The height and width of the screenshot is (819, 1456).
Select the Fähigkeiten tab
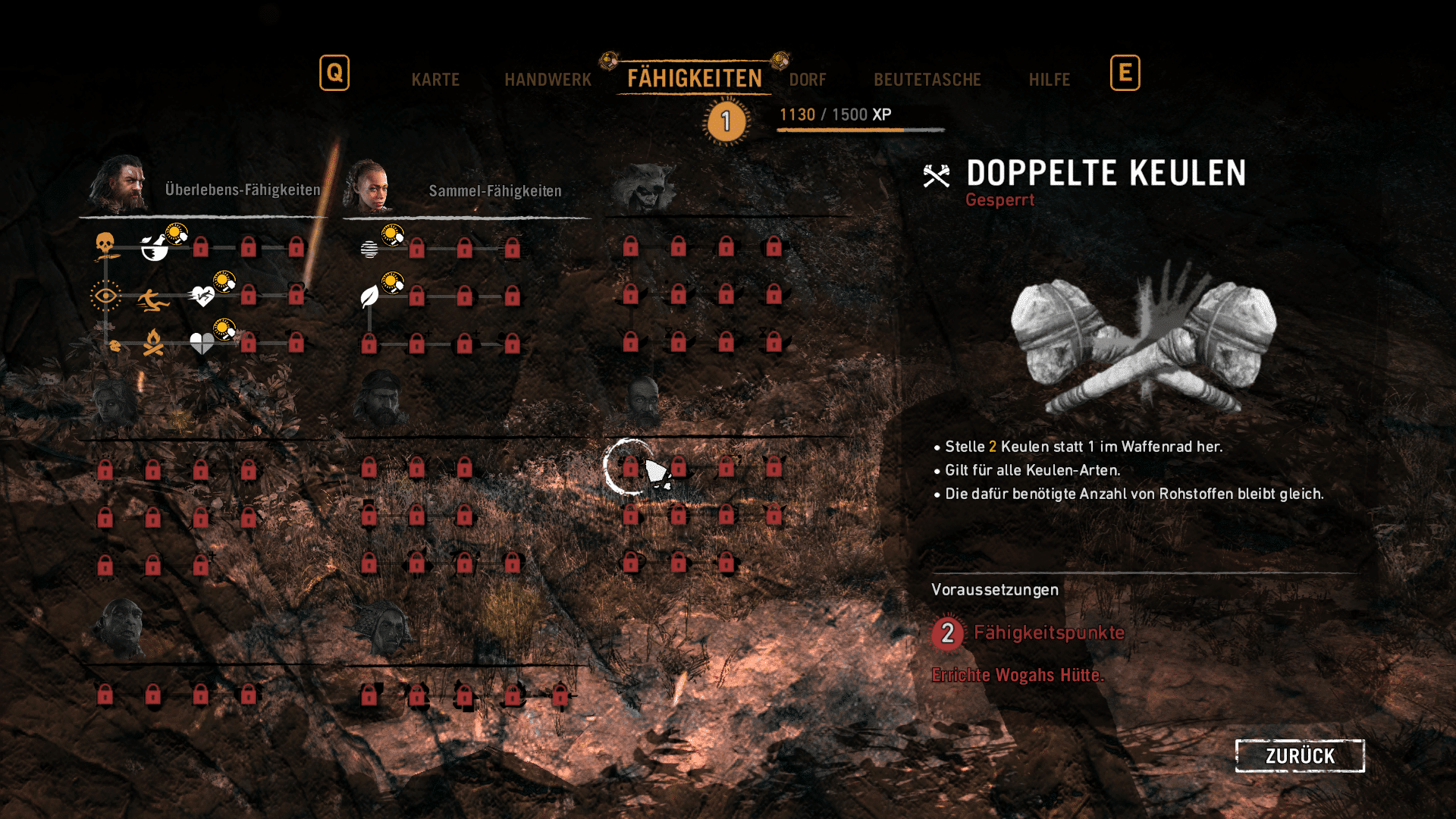(x=694, y=78)
